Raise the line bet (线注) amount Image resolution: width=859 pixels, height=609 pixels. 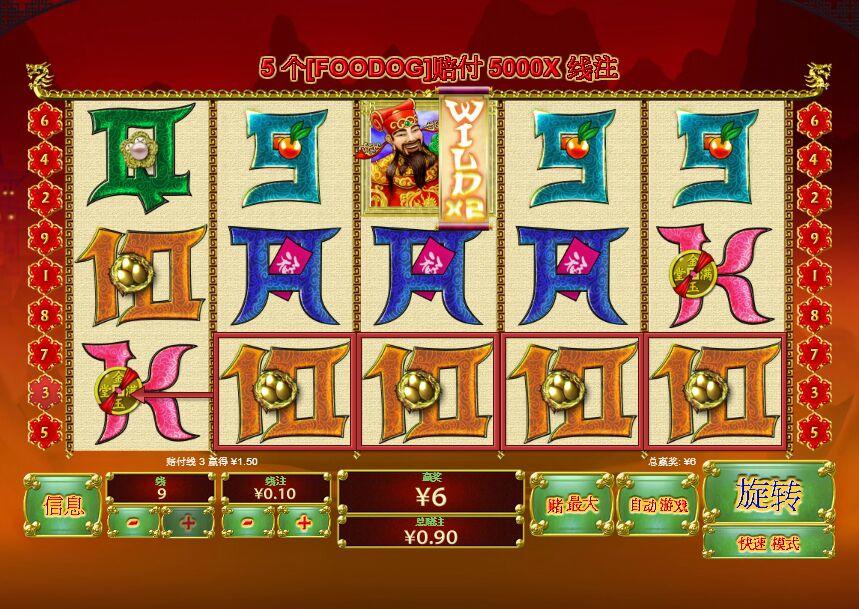(304, 521)
